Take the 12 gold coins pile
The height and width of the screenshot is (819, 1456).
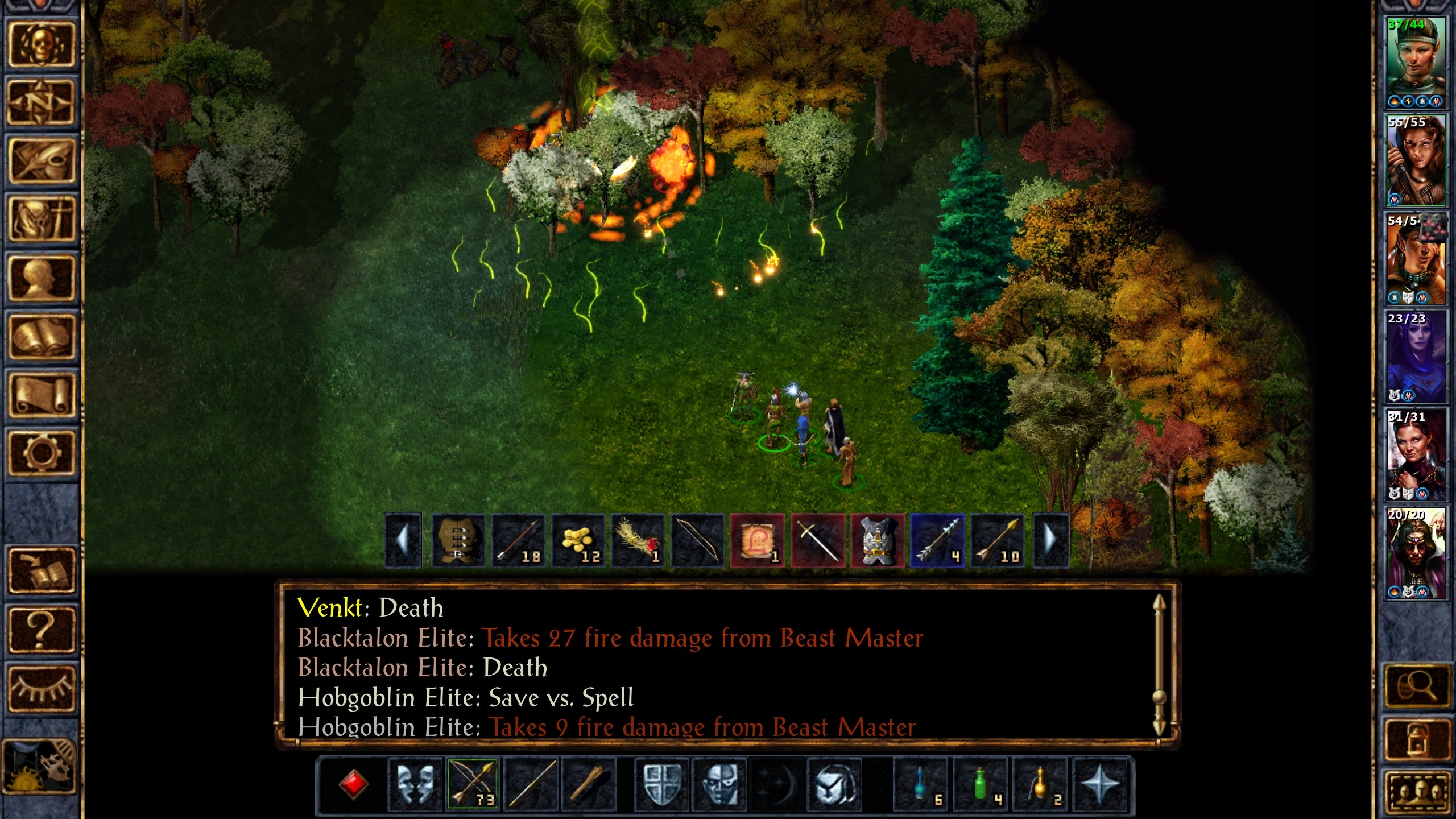pos(578,541)
